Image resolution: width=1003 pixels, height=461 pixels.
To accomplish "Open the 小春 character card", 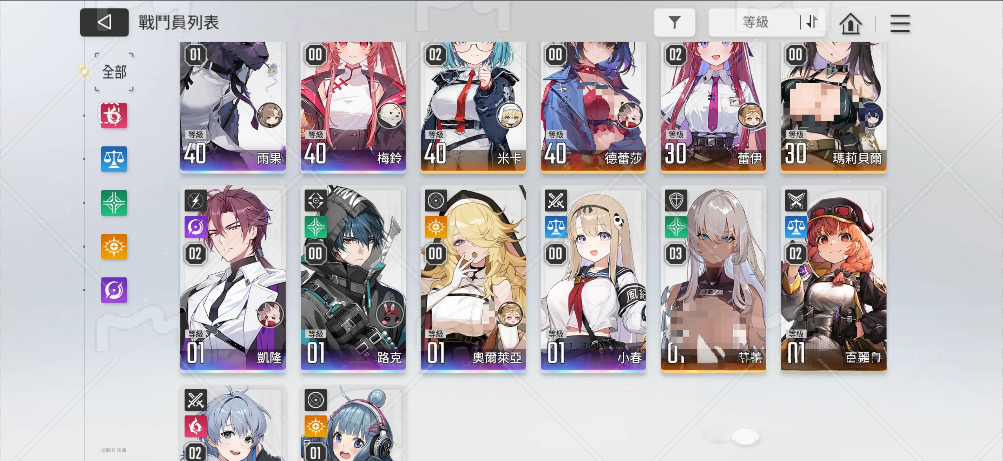I will pyautogui.click(x=593, y=278).
